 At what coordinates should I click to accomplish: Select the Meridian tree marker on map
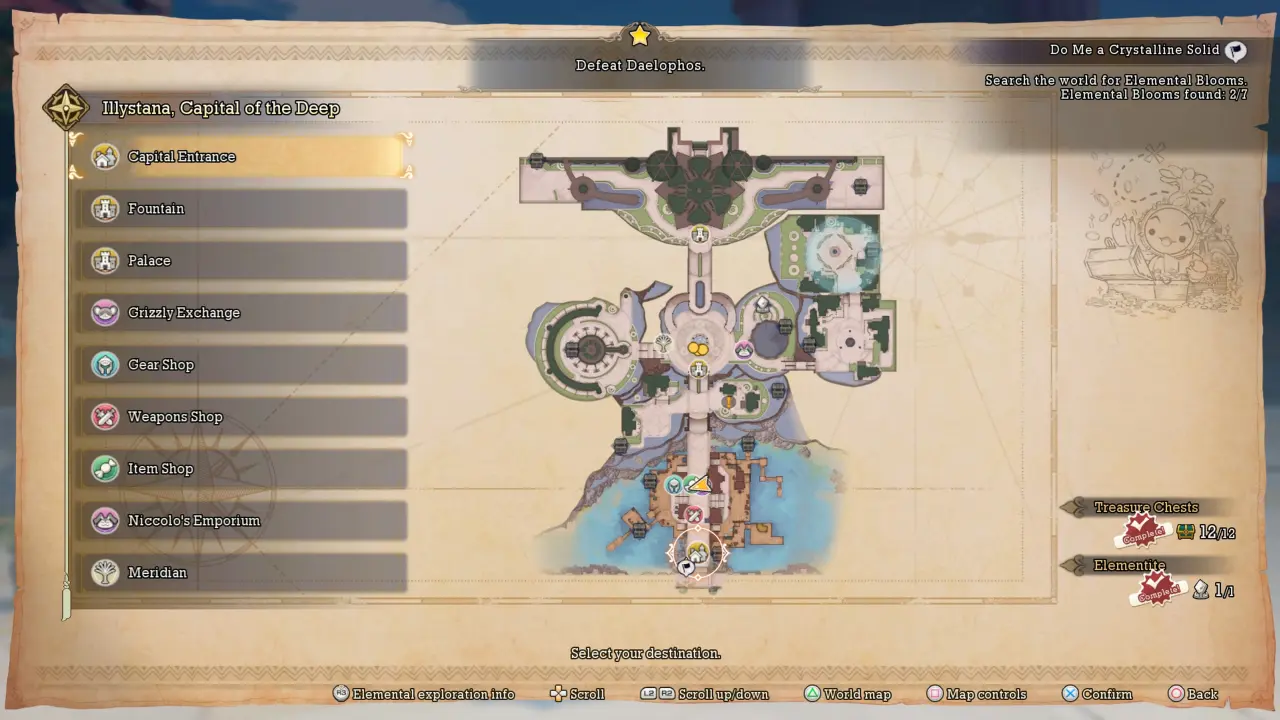[x=662, y=344]
